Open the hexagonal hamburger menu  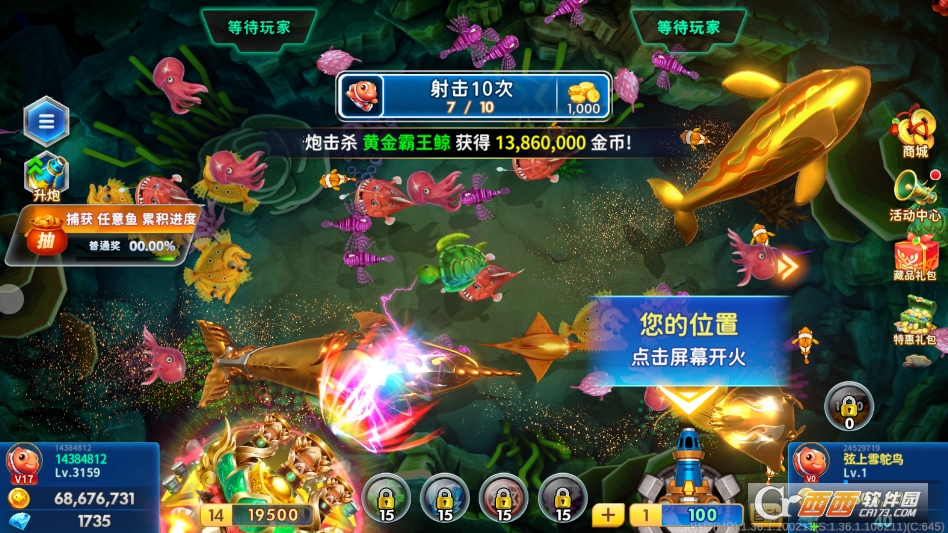coord(45,122)
